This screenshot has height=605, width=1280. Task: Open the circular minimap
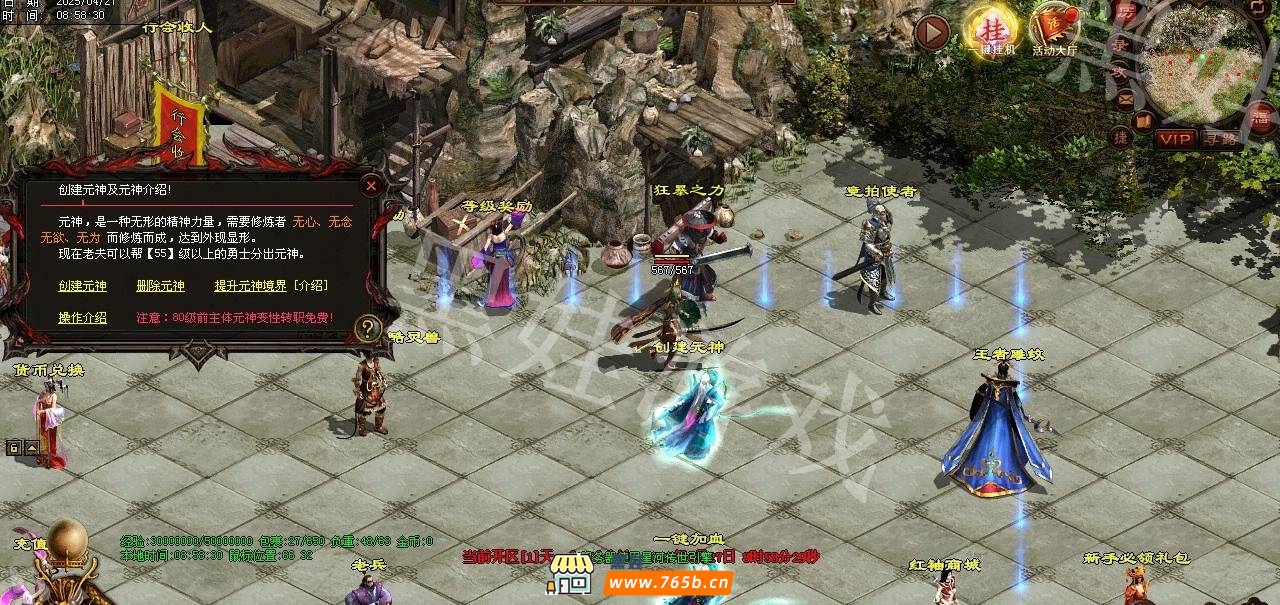click(1200, 65)
